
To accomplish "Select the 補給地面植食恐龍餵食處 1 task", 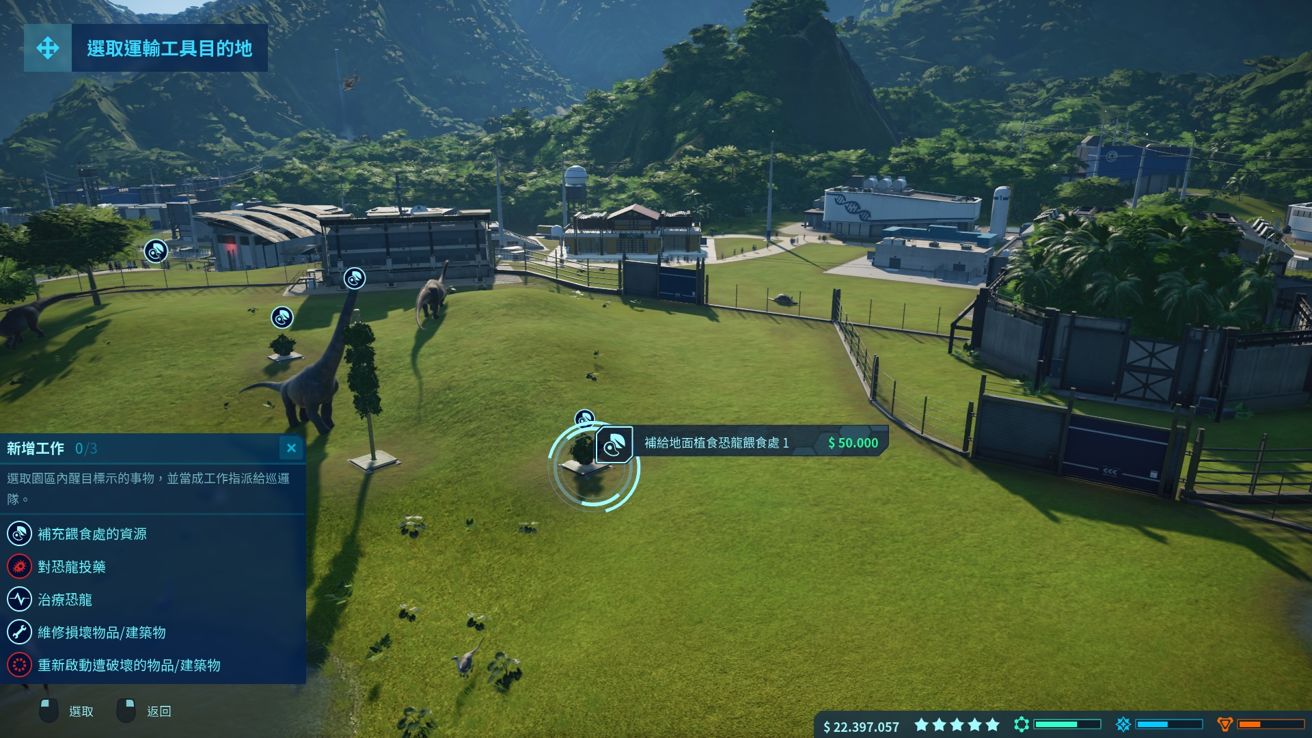I will point(716,442).
